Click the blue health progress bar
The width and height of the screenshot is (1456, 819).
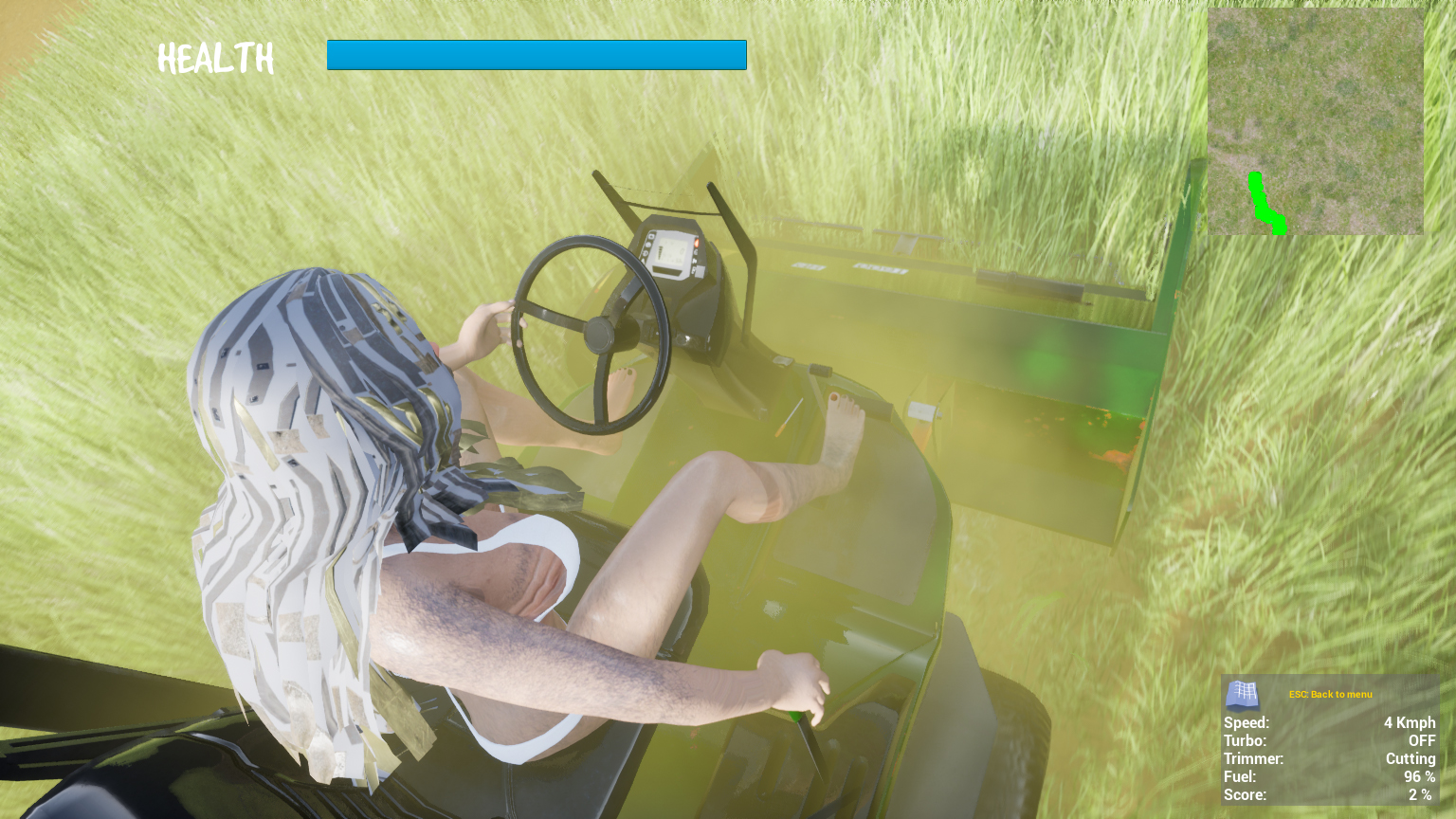point(537,54)
